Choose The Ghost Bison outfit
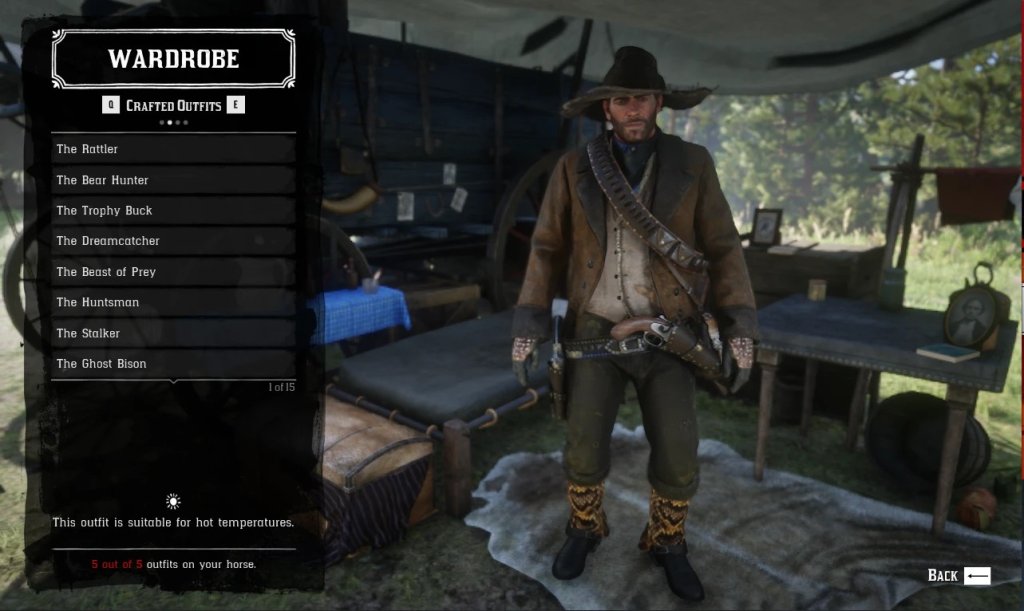The height and width of the screenshot is (611, 1024). (x=173, y=364)
